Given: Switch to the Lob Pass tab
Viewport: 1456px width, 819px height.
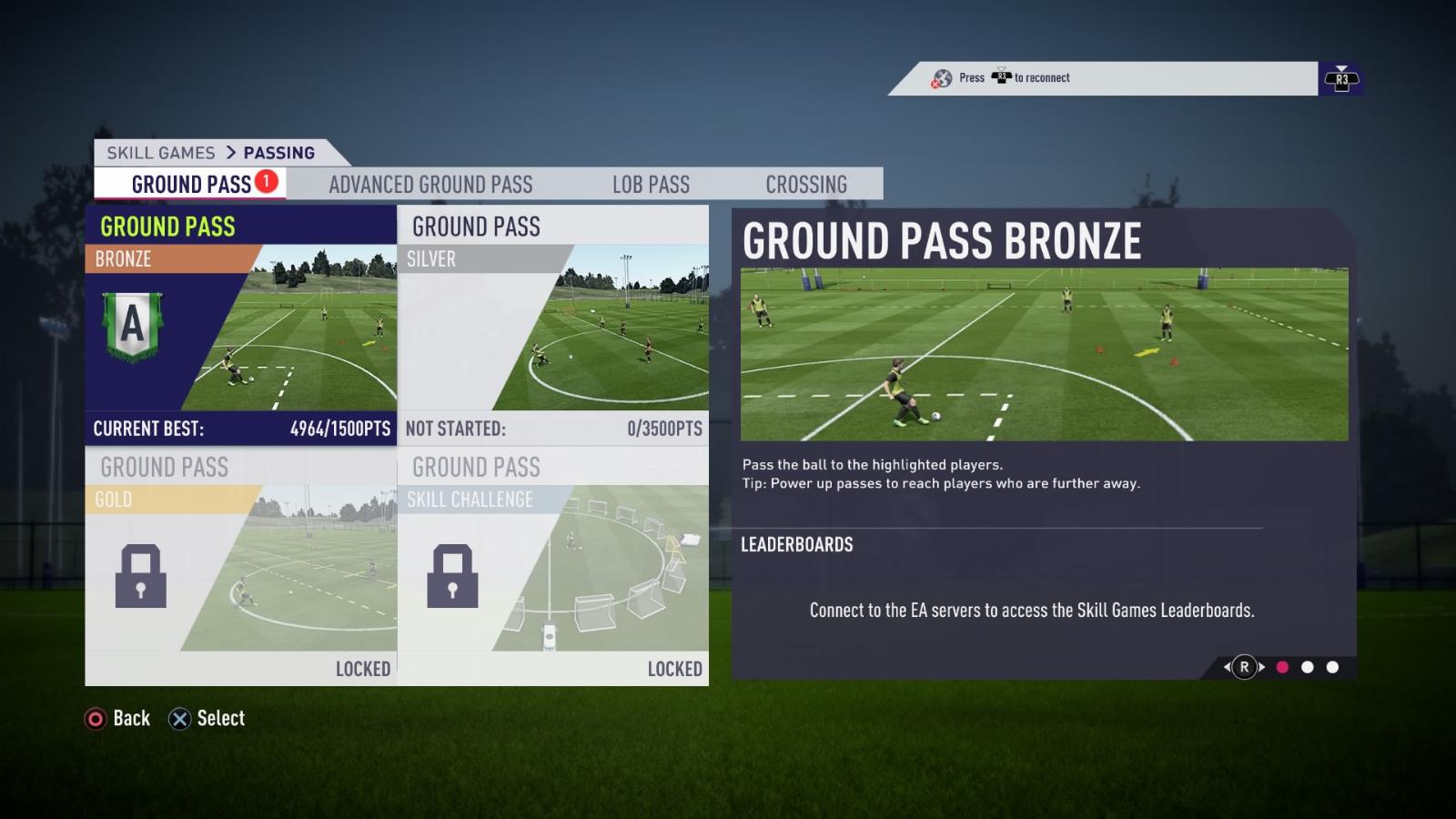Looking at the screenshot, I should tap(651, 184).
